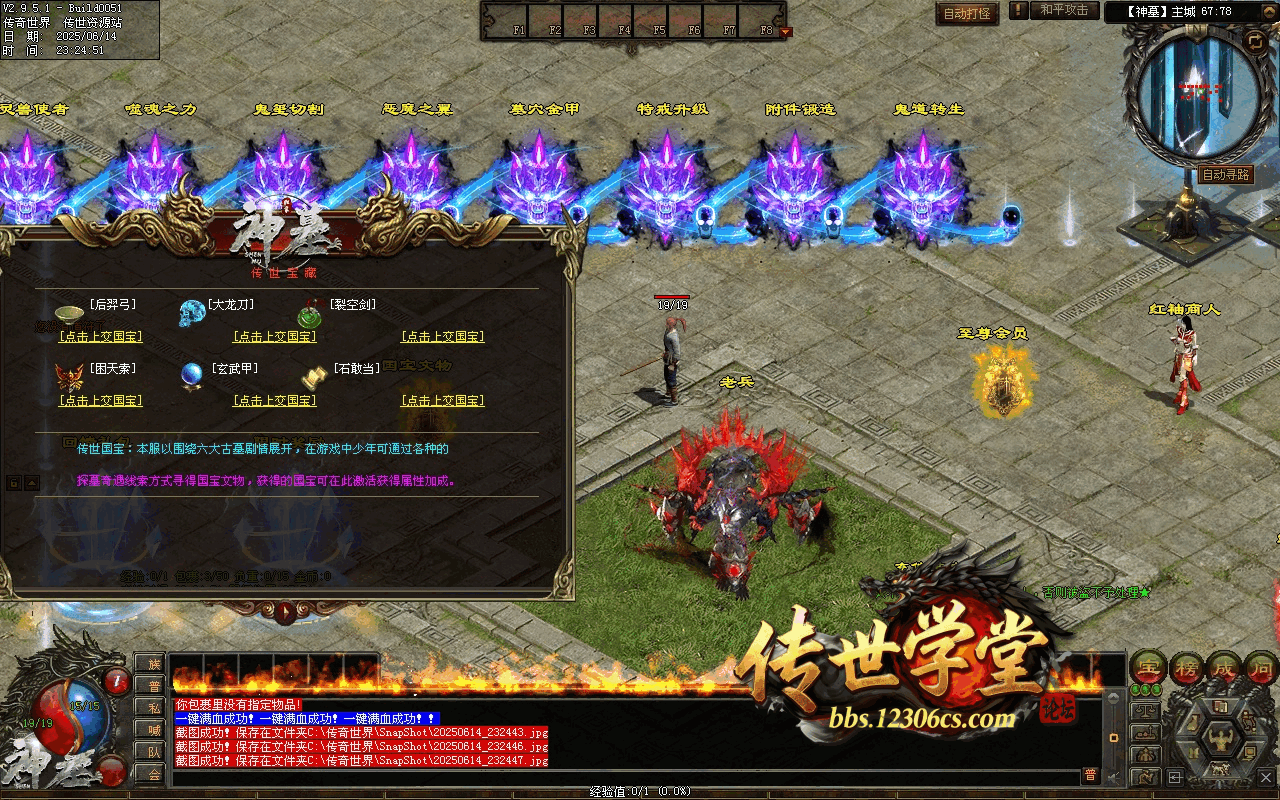The height and width of the screenshot is (800, 1280).
Task: Click the minimap's refresh arrows button
Action: click(1255, 41)
